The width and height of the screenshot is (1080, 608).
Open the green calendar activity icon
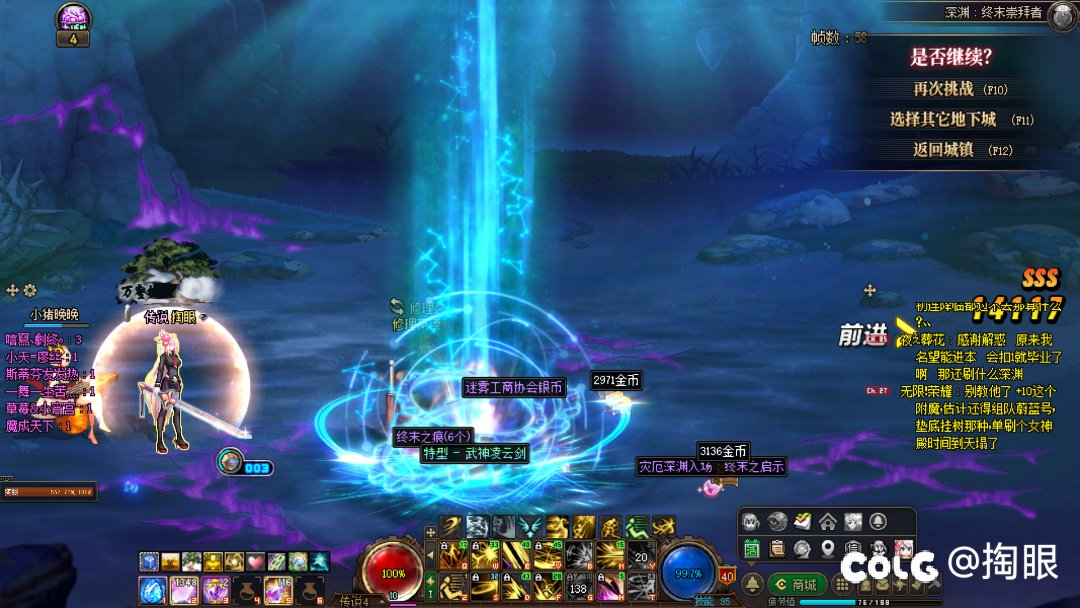751,548
